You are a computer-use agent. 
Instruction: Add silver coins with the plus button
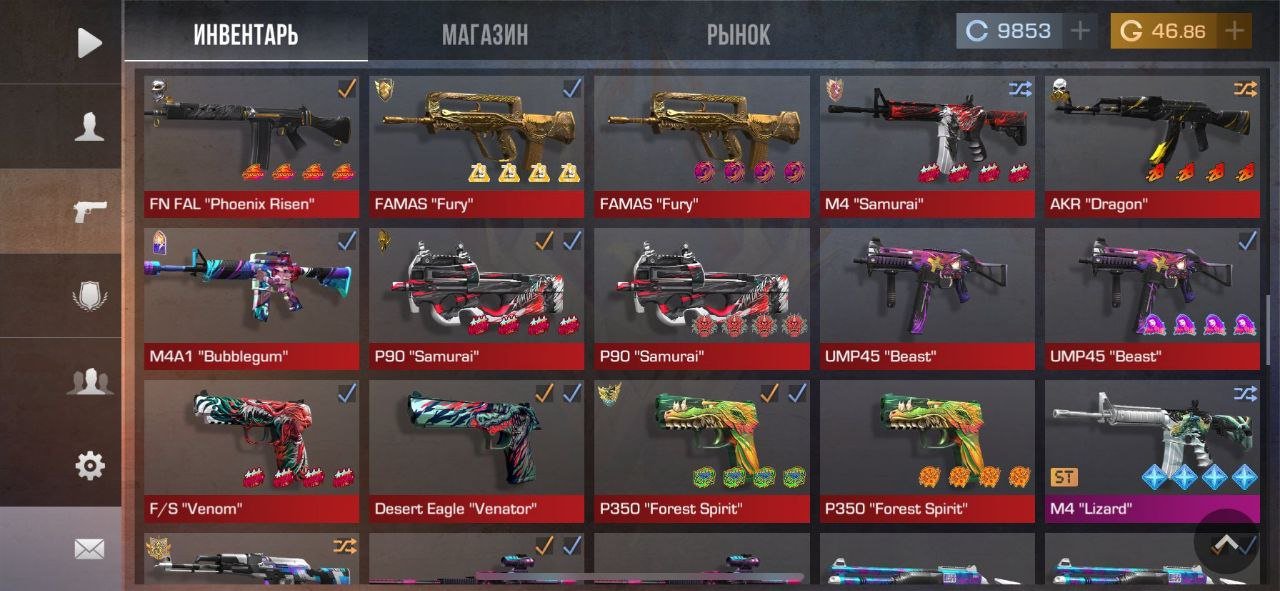tap(1079, 31)
